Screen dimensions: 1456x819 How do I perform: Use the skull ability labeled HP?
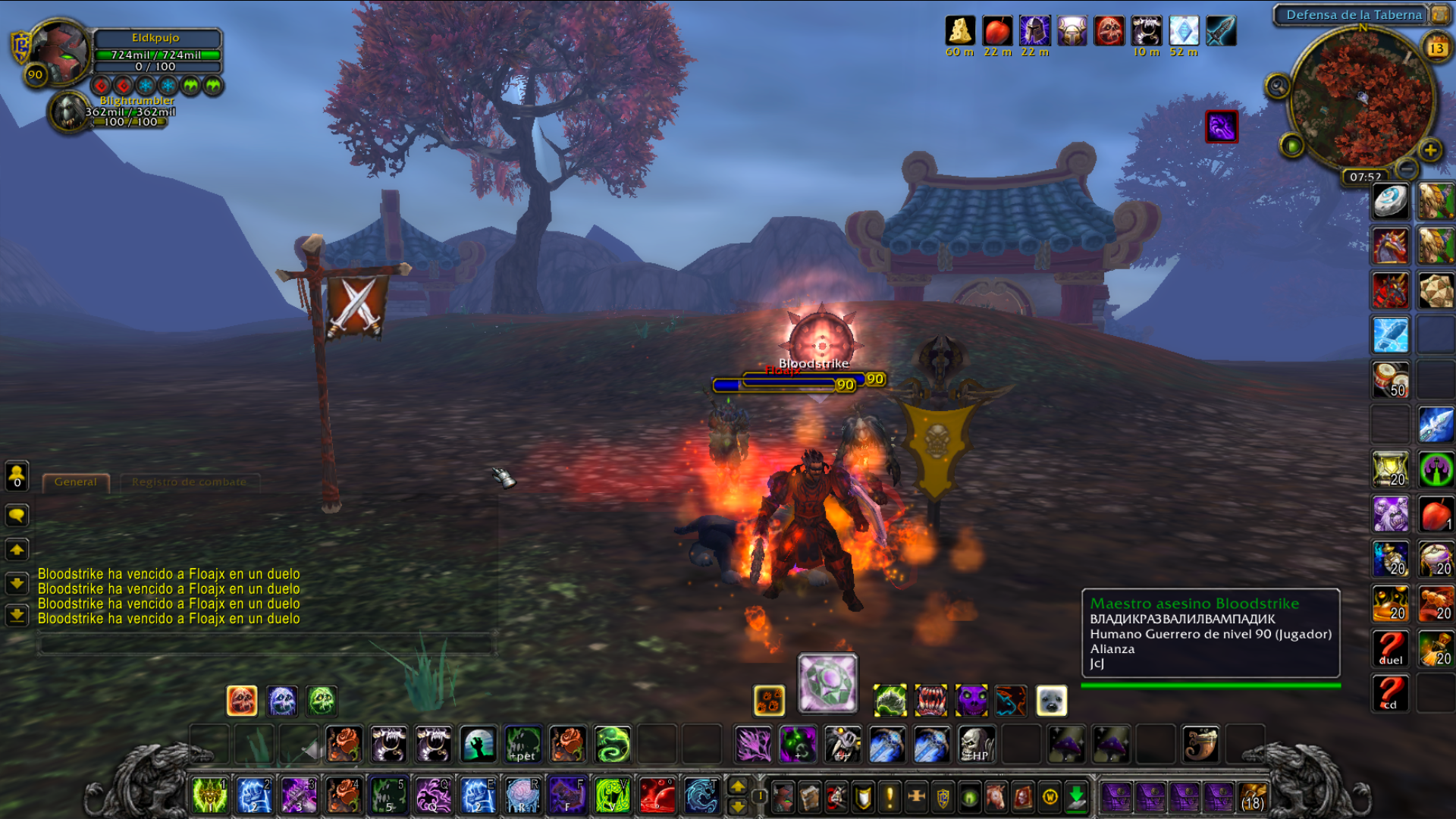976,745
